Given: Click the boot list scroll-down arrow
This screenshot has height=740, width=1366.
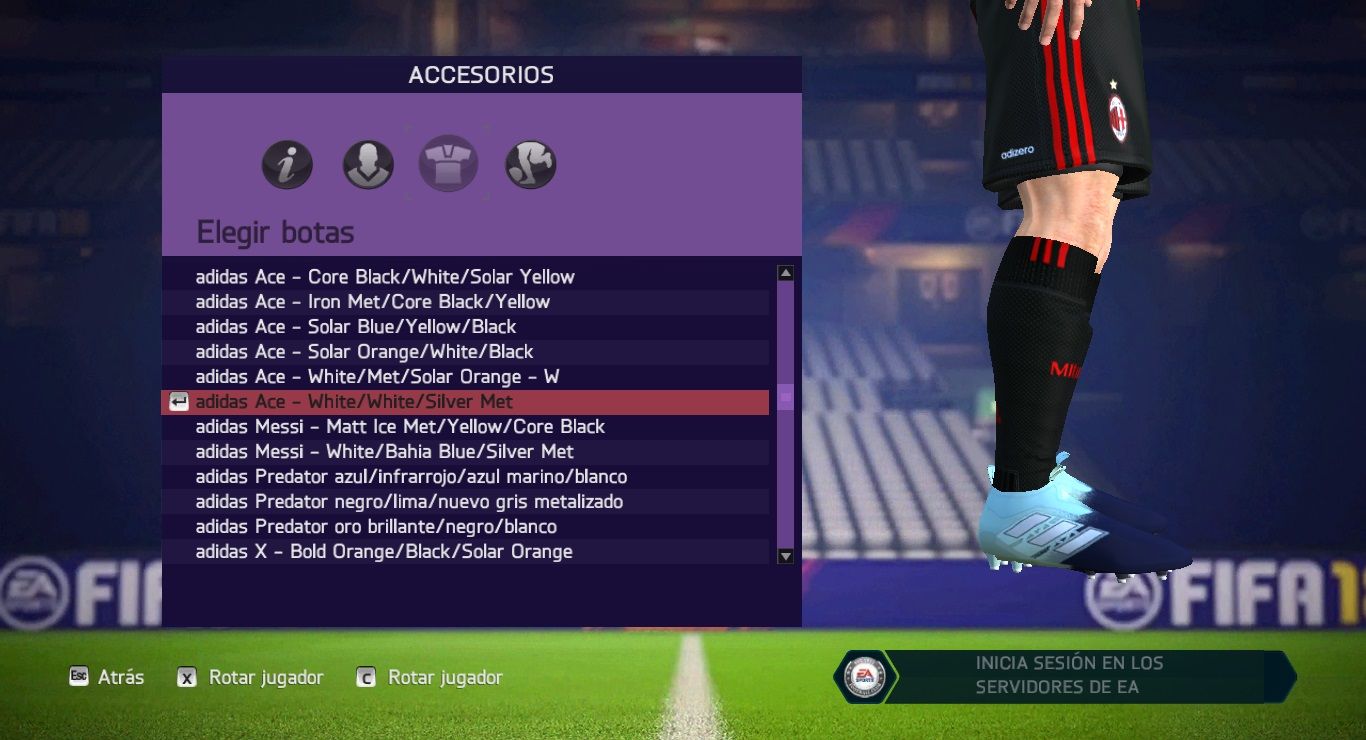Looking at the screenshot, I should pos(786,556).
